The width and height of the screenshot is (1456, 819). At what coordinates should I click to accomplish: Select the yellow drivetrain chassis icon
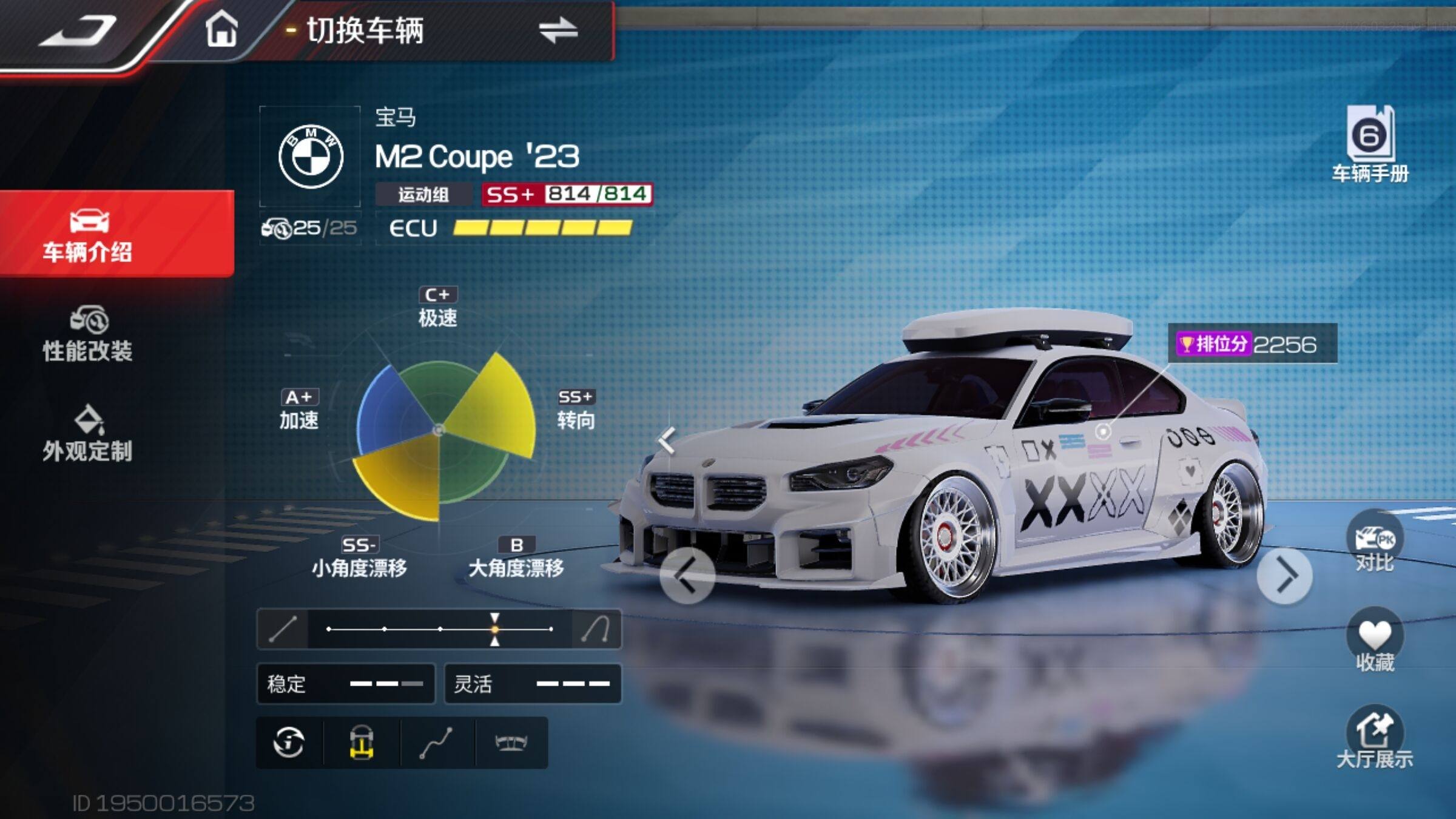point(362,743)
